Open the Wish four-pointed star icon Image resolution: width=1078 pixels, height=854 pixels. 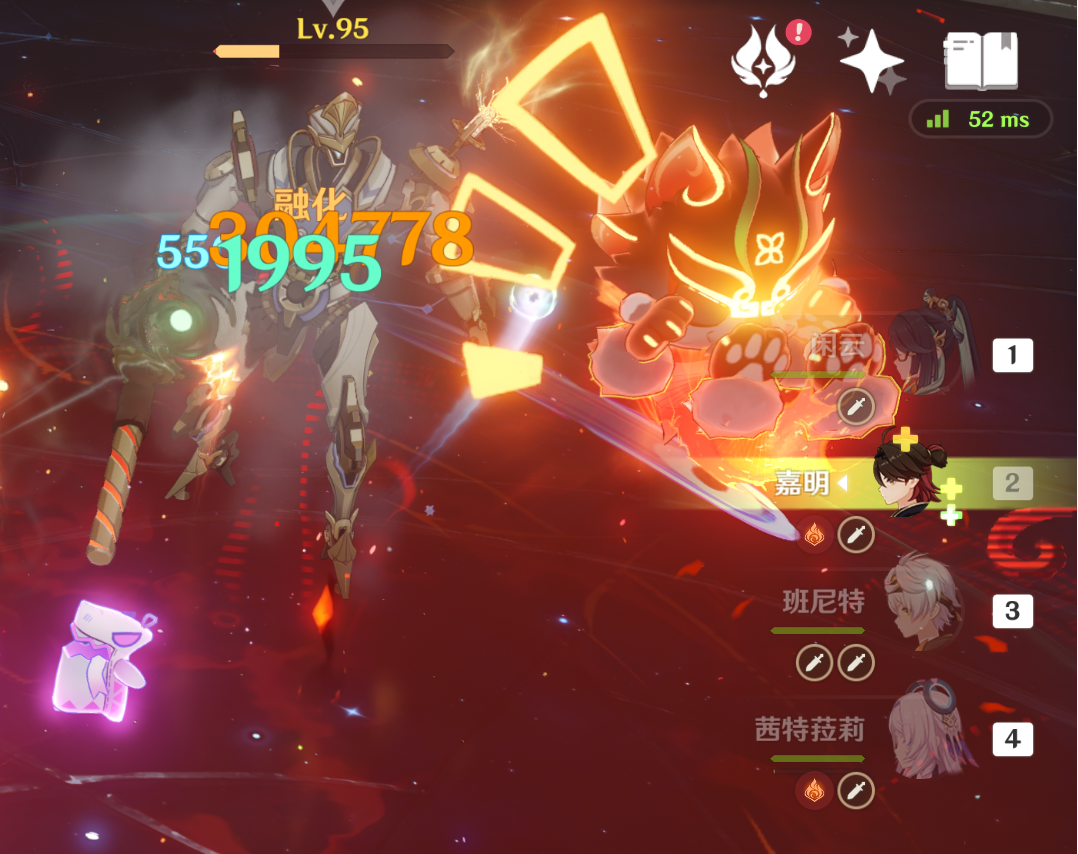871,60
